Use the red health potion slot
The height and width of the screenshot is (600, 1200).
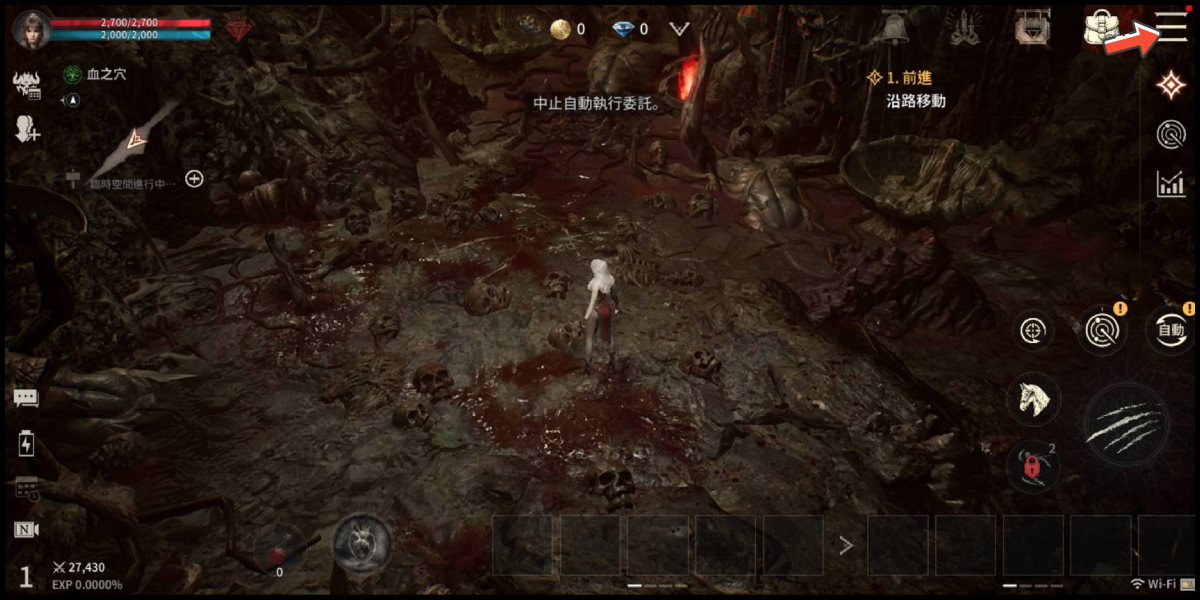tap(279, 547)
